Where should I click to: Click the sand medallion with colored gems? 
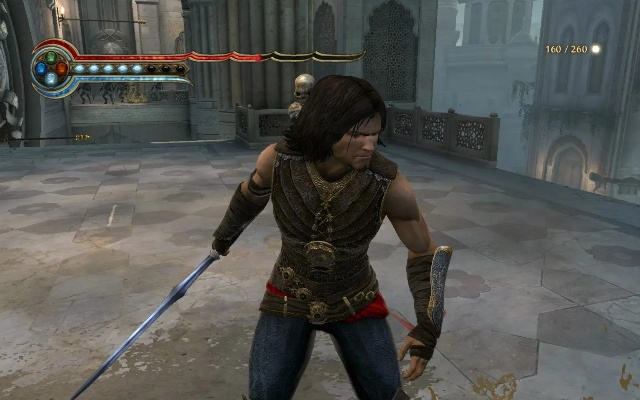point(51,69)
